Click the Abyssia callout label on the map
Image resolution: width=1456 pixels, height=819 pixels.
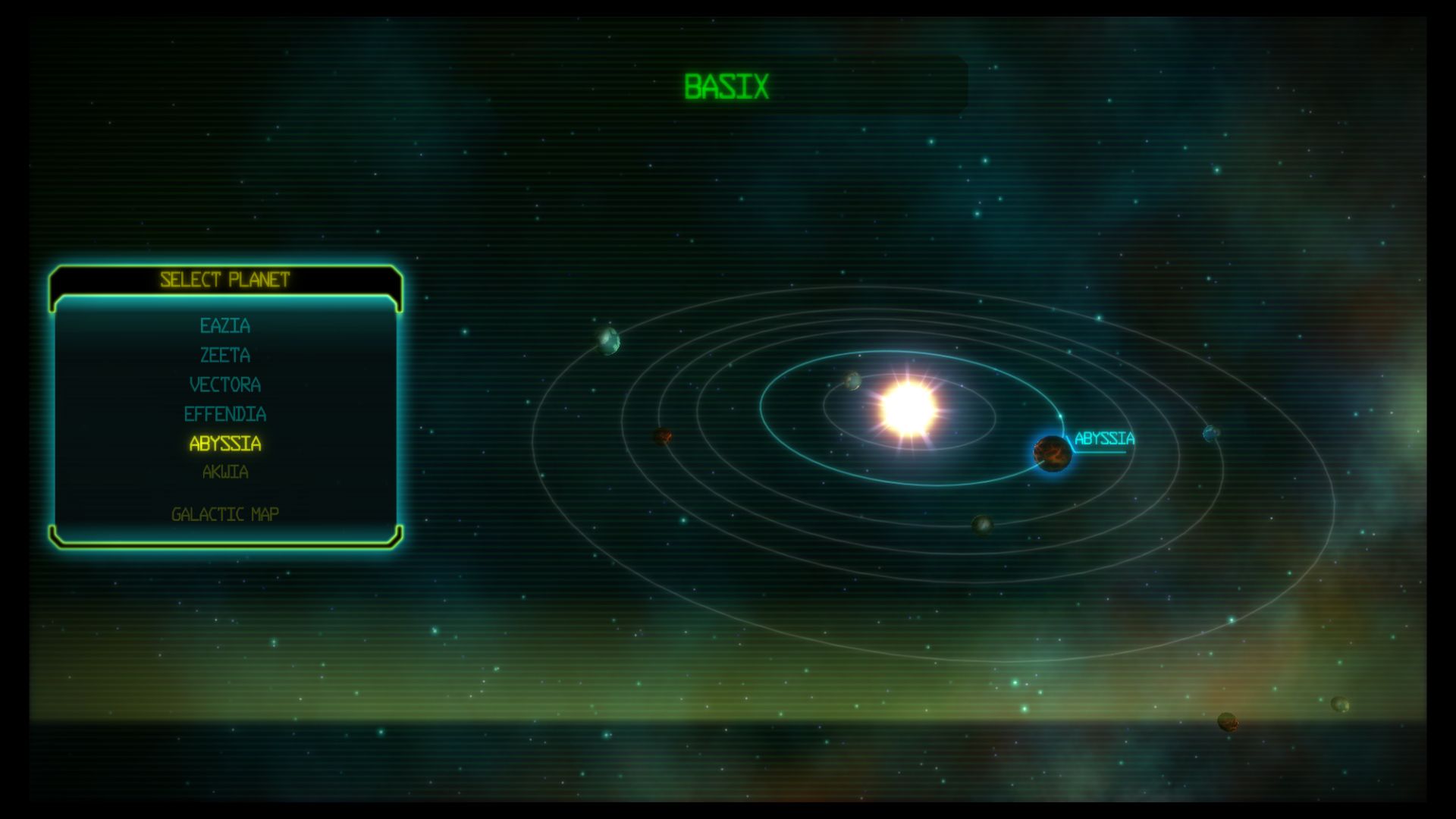pyautogui.click(x=1105, y=437)
